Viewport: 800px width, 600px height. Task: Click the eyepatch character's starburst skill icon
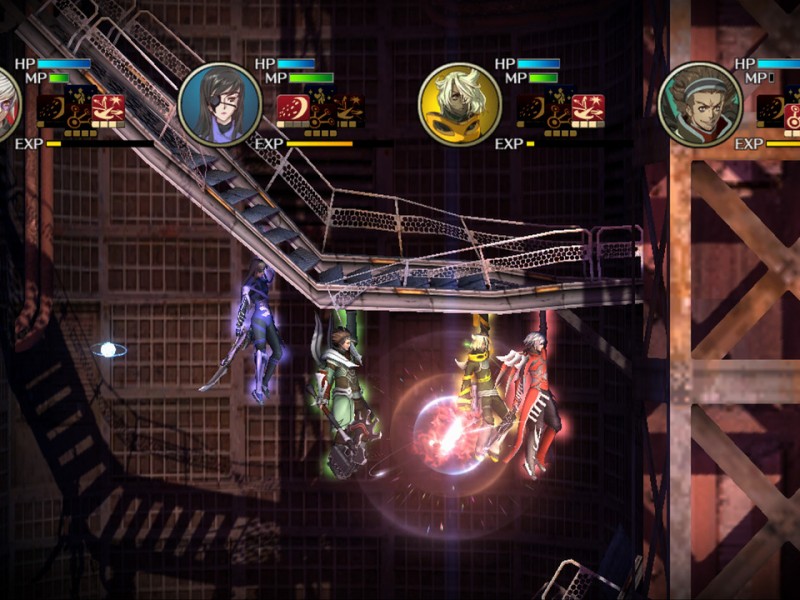coord(348,109)
